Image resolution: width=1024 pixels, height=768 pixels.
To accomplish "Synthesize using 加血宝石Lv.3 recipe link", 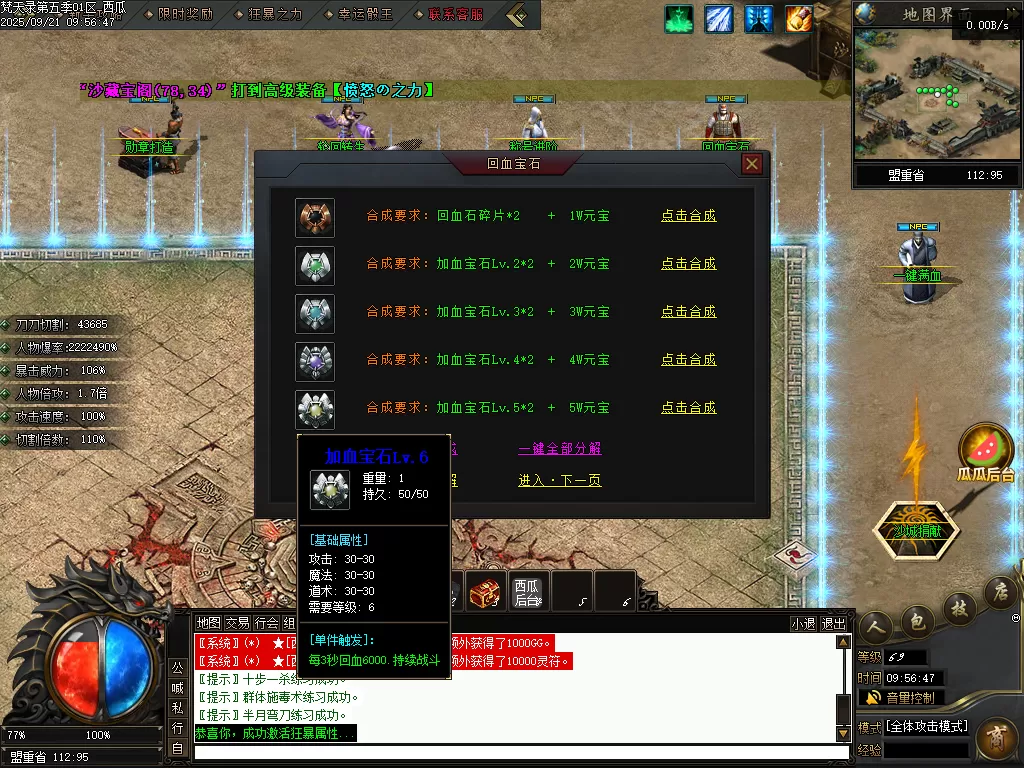I will click(x=688, y=312).
